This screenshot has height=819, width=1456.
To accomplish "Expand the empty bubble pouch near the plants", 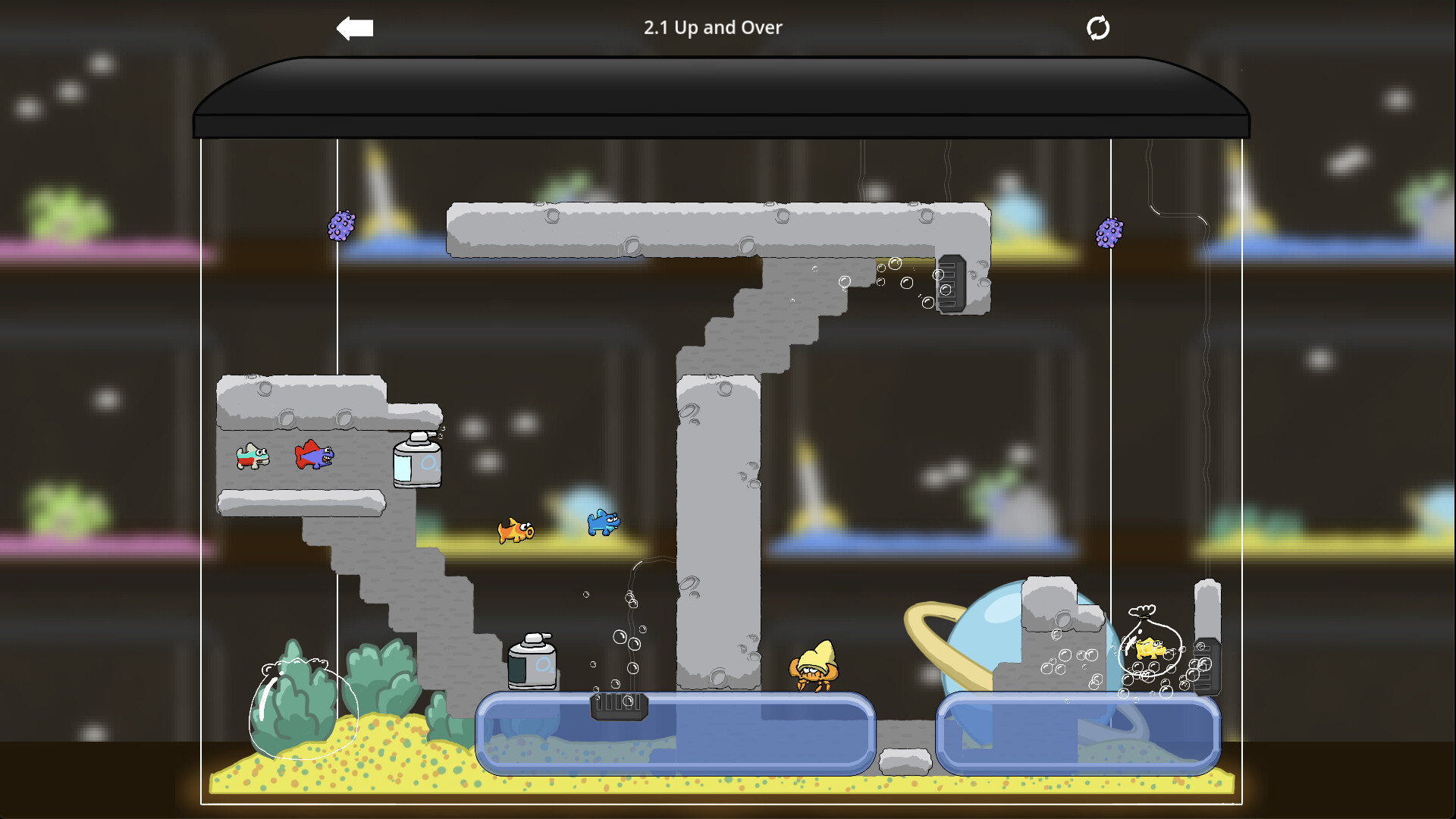I will (303, 709).
